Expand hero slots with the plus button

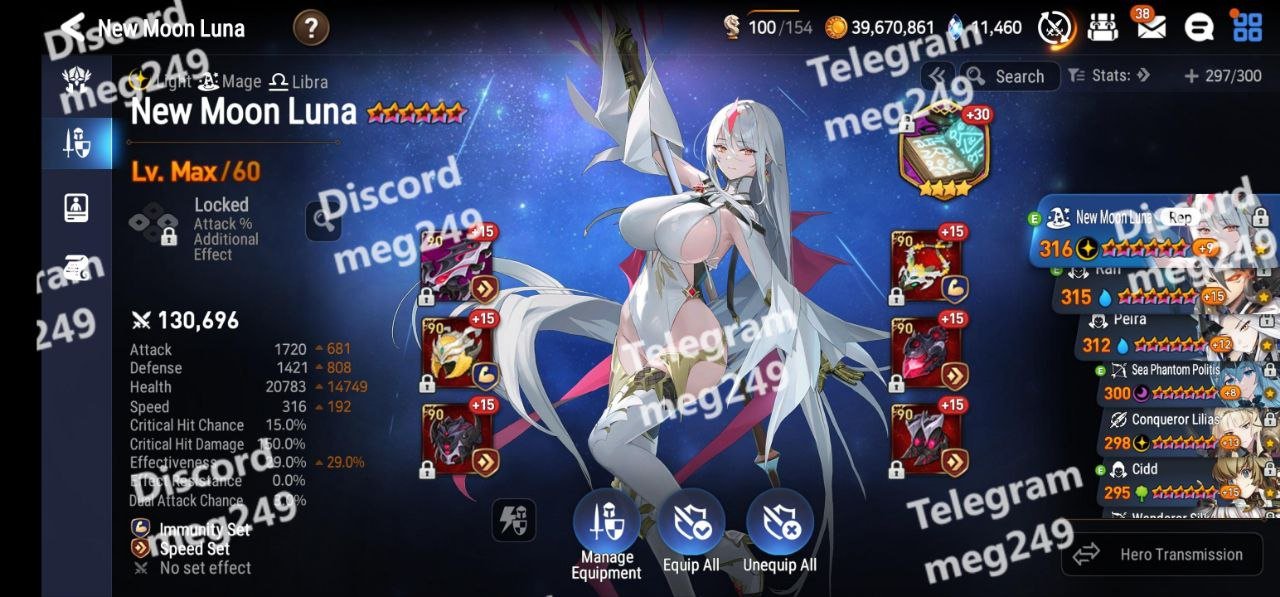tap(1191, 76)
